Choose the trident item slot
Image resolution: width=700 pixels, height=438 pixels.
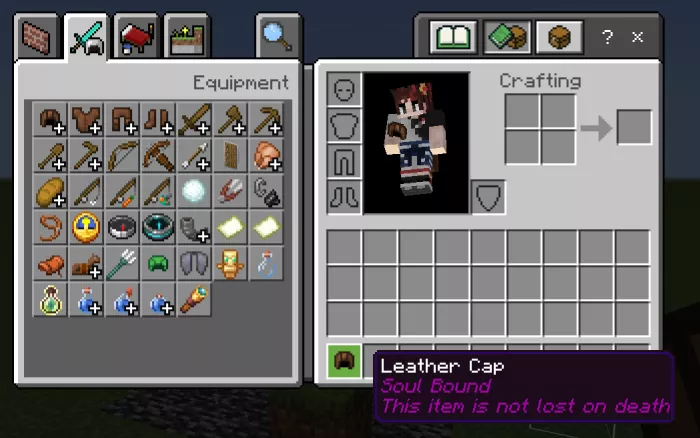pyautogui.click(x=122, y=264)
